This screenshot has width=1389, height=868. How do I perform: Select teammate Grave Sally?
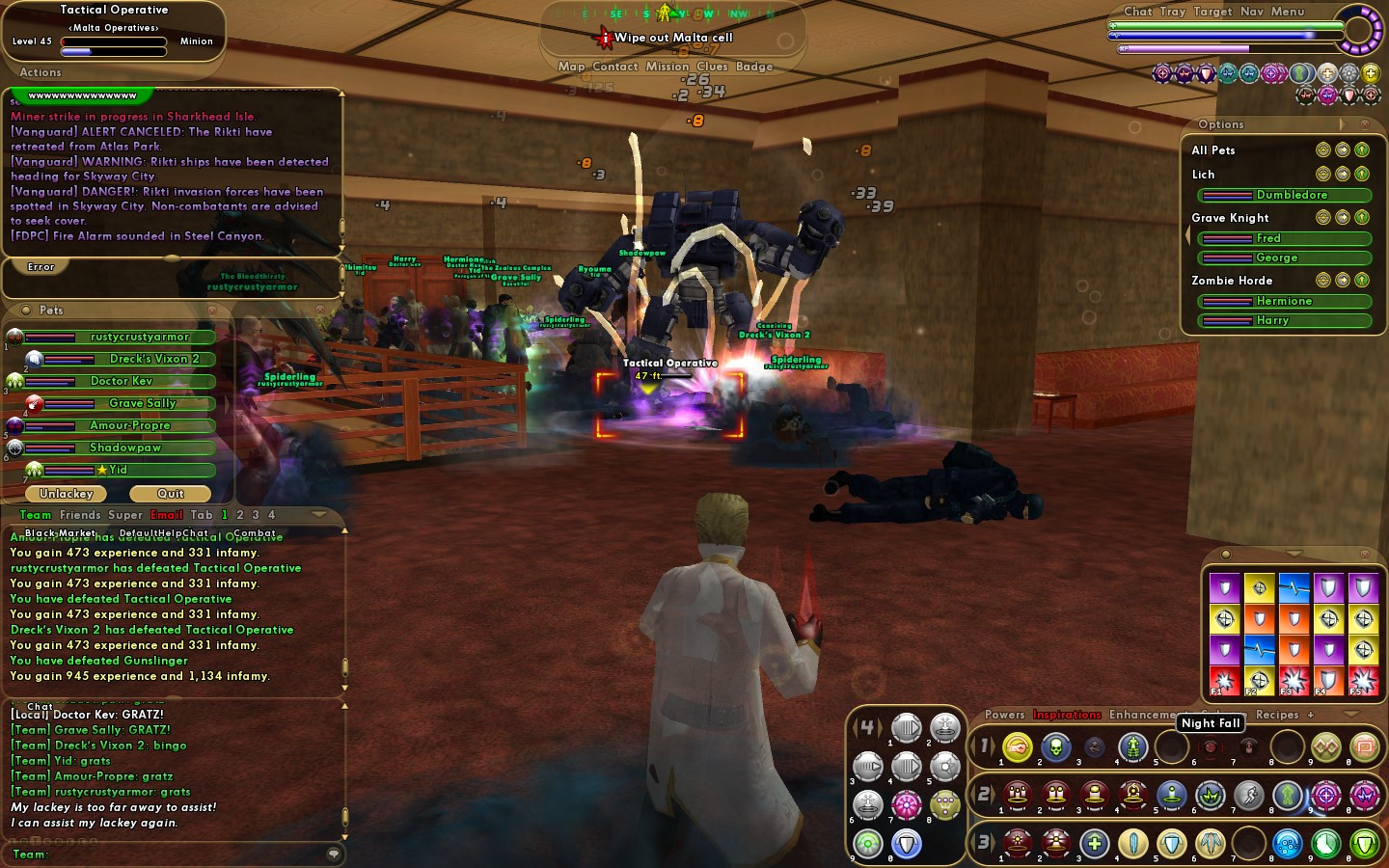coord(142,403)
